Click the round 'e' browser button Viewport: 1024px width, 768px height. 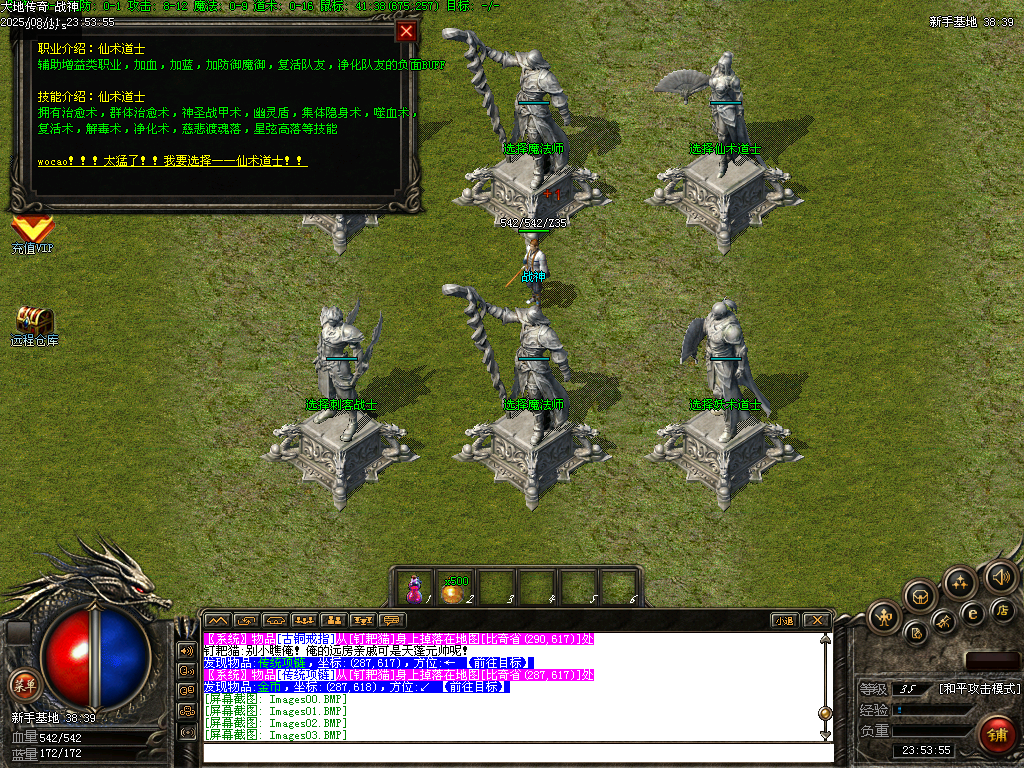pos(971,614)
